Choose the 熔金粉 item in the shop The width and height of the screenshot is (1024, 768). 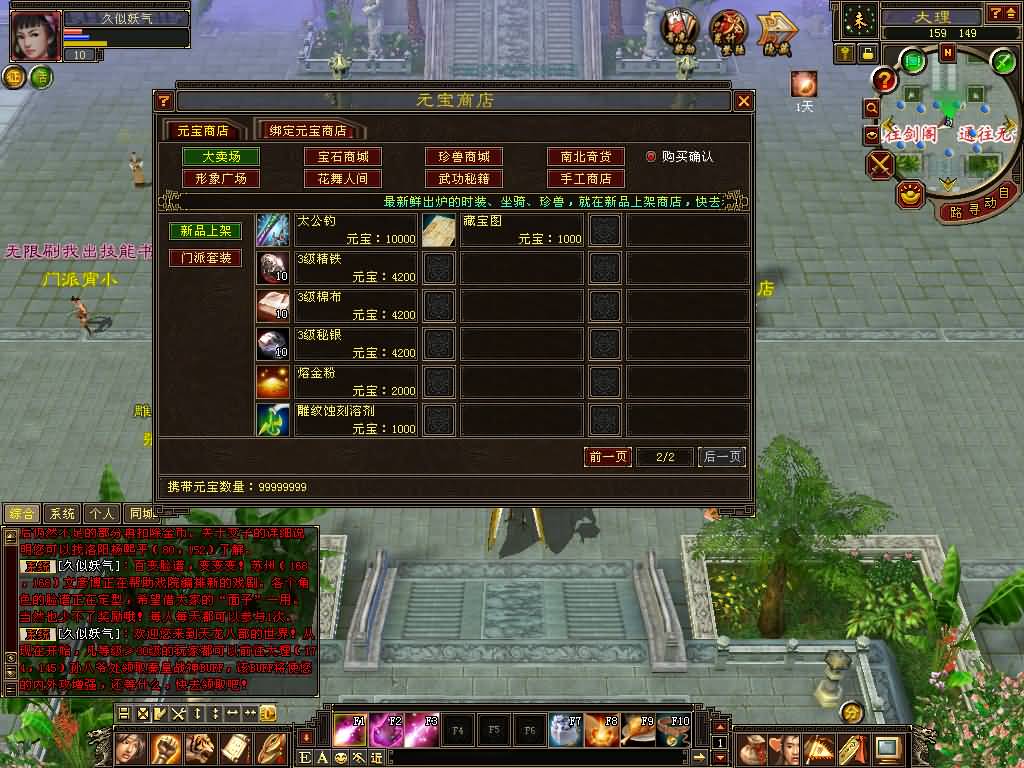coord(337,382)
